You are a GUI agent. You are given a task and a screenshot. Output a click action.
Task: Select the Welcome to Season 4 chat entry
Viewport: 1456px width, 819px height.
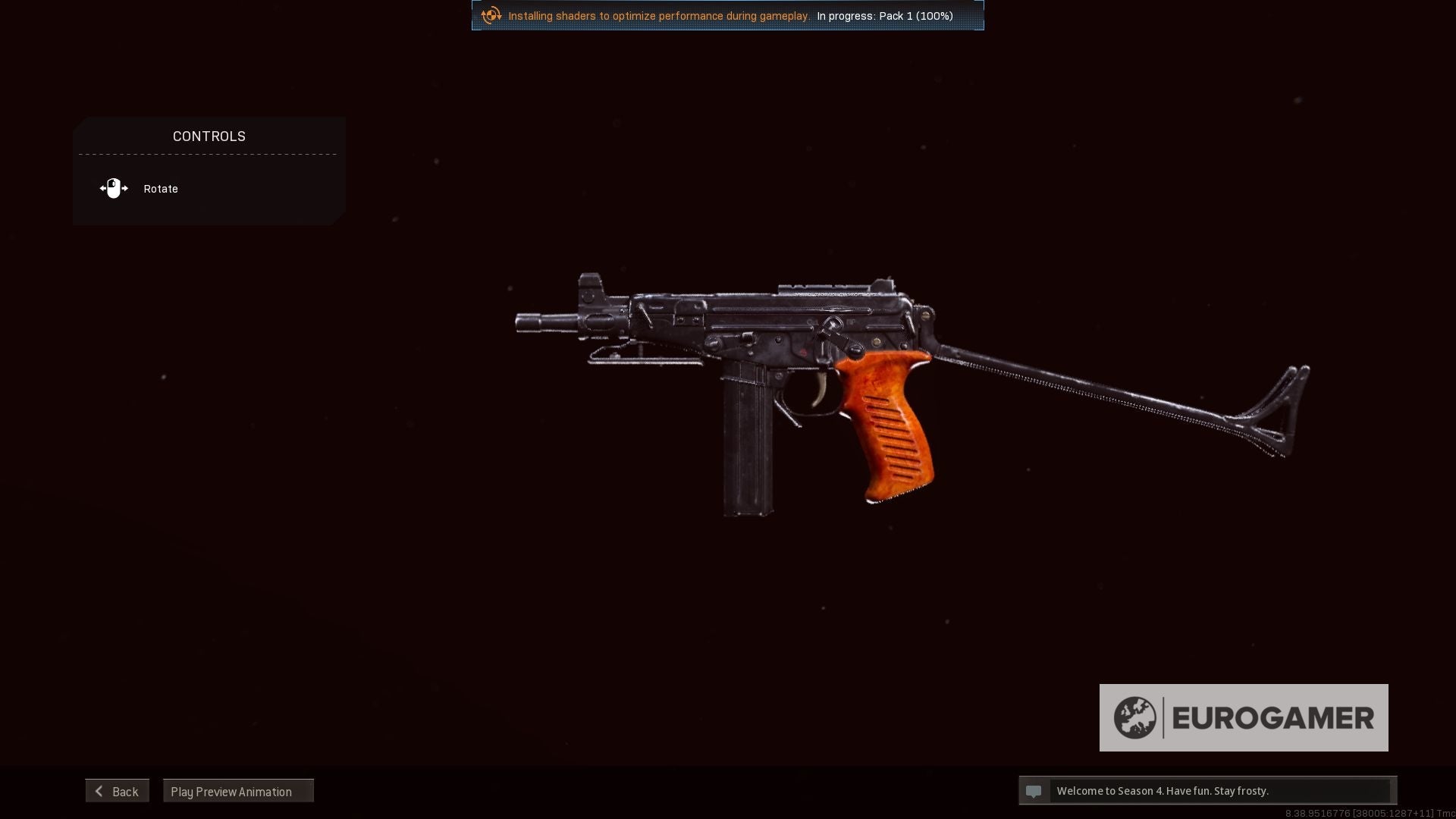click(x=1163, y=791)
